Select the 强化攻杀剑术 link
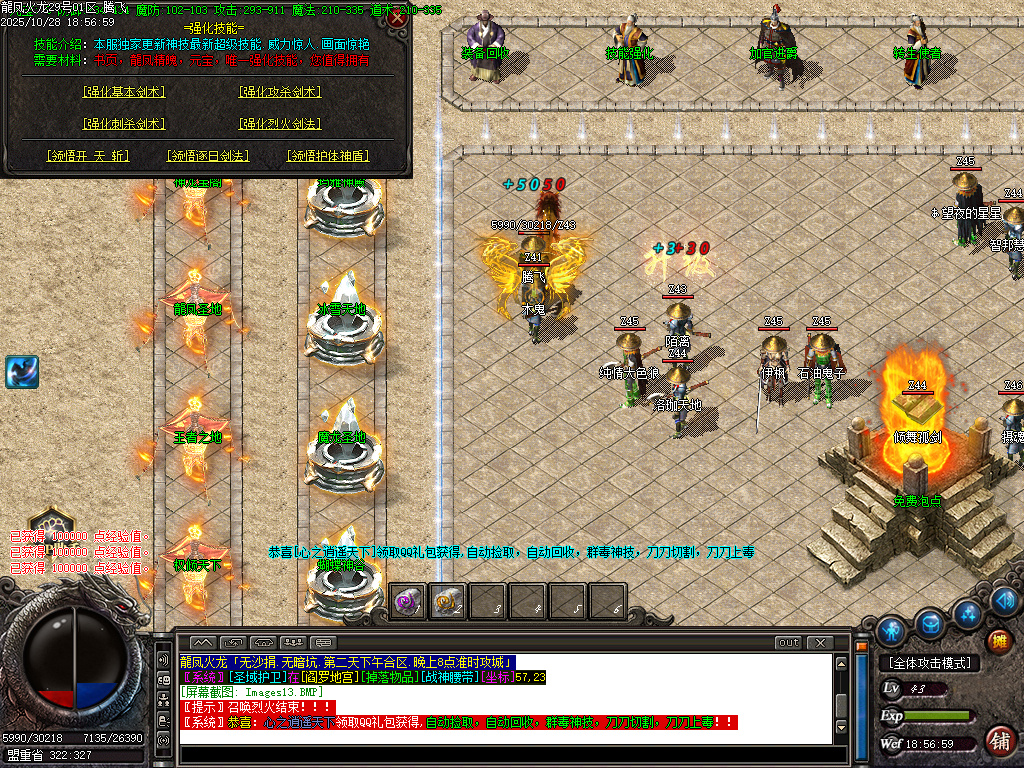The image size is (1024, 768). click(x=279, y=92)
